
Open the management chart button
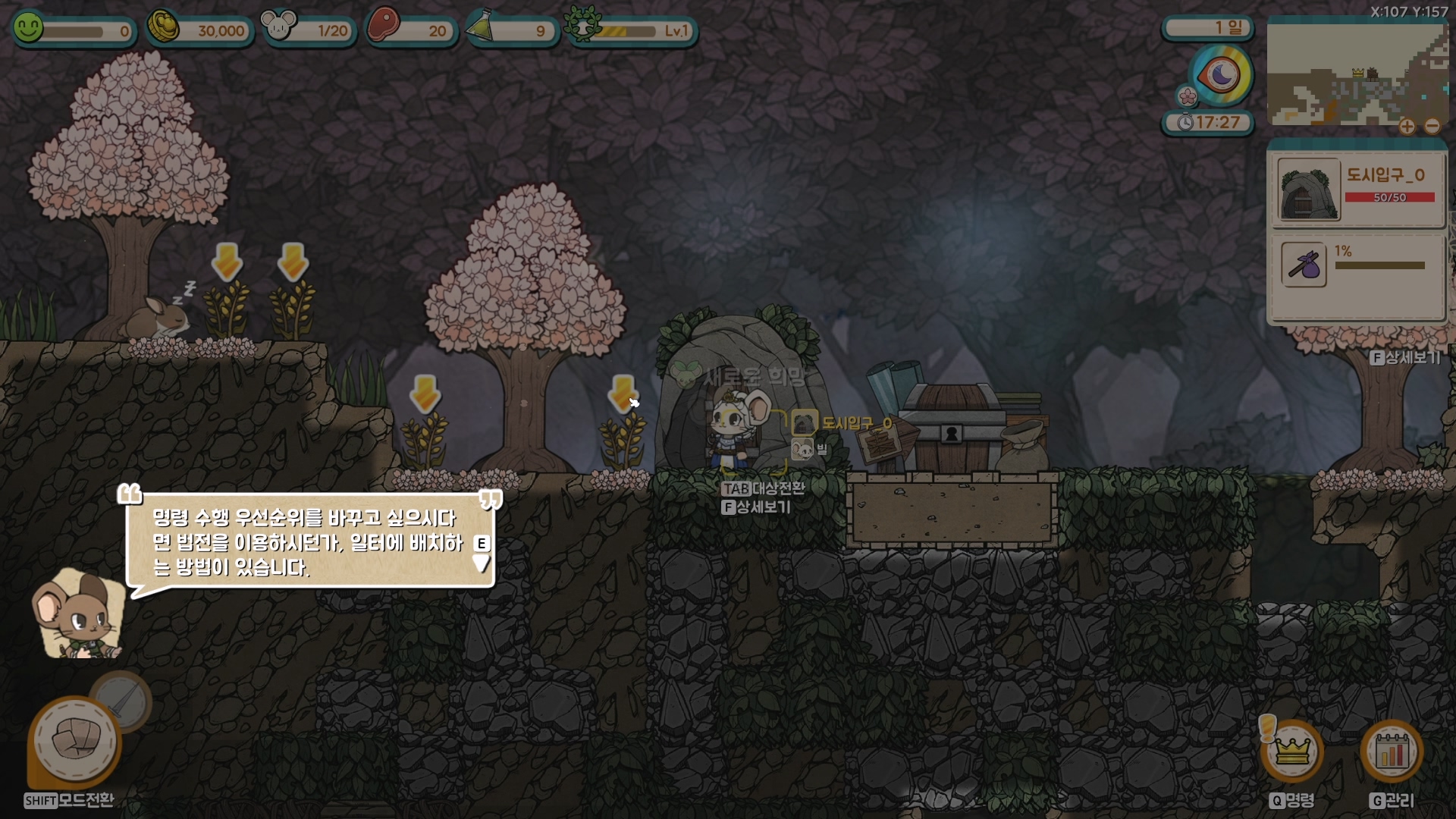pyautogui.click(x=1392, y=751)
